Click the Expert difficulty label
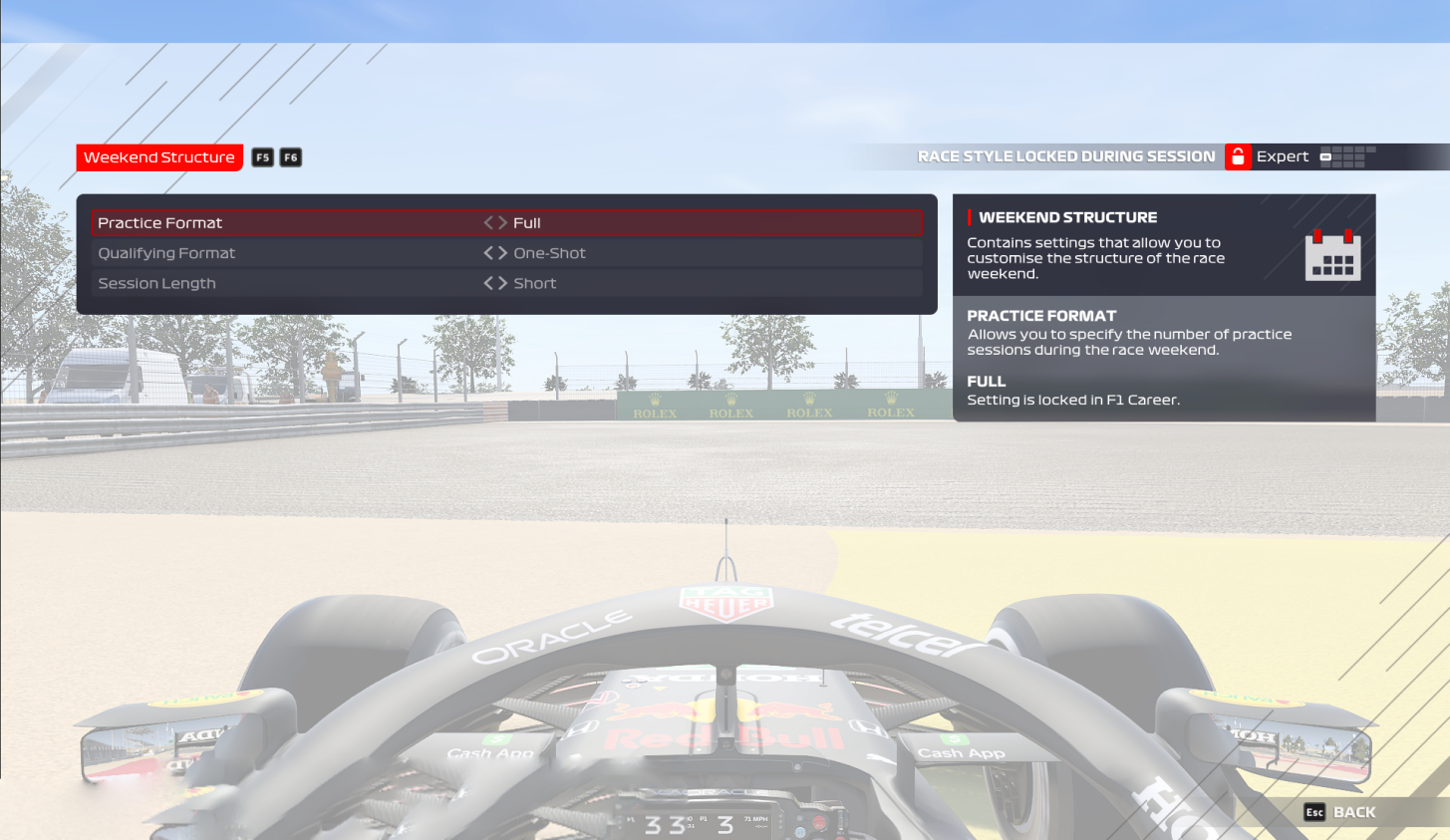 click(x=1283, y=156)
